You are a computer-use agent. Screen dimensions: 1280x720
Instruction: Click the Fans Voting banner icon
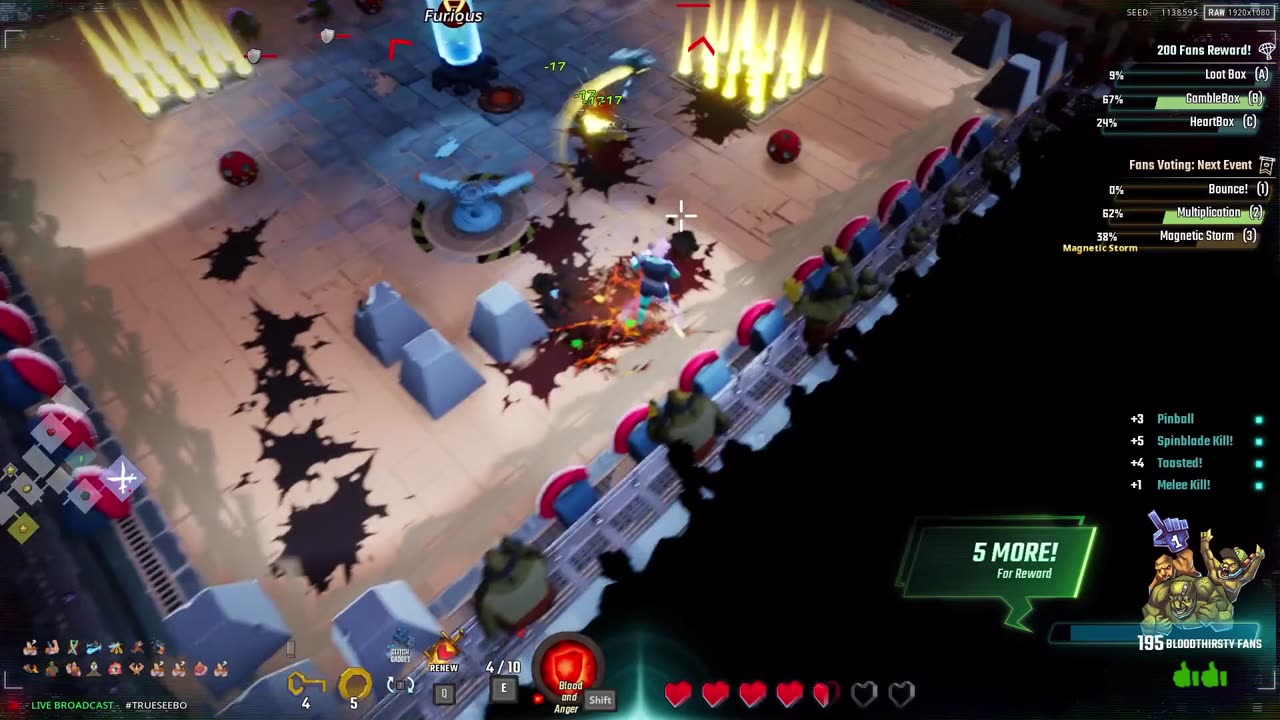1267,165
